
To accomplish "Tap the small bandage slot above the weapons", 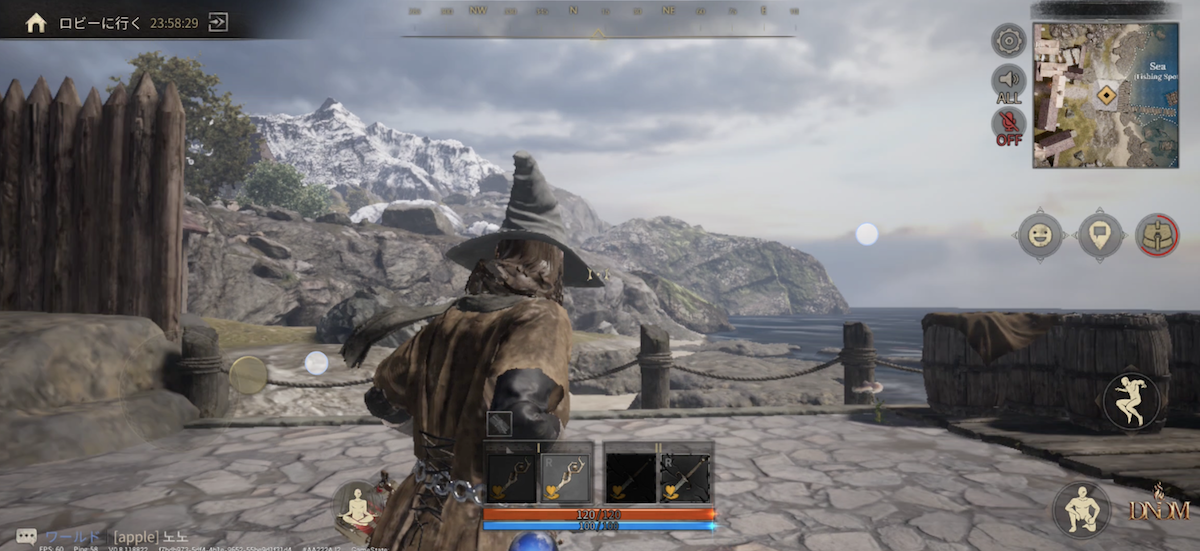I will click(499, 423).
